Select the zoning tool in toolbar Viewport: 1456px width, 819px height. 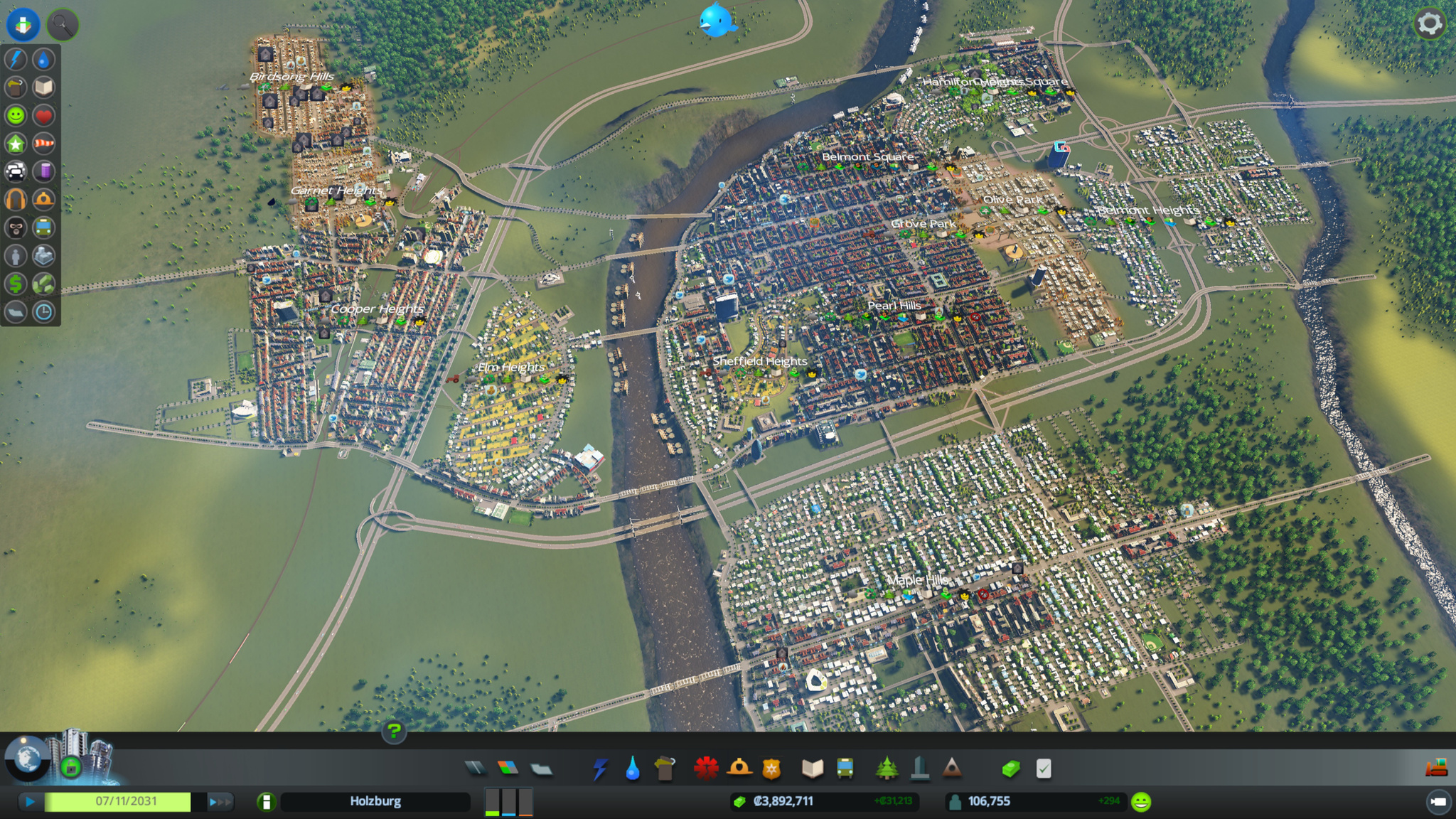pyautogui.click(x=508, y=768)
